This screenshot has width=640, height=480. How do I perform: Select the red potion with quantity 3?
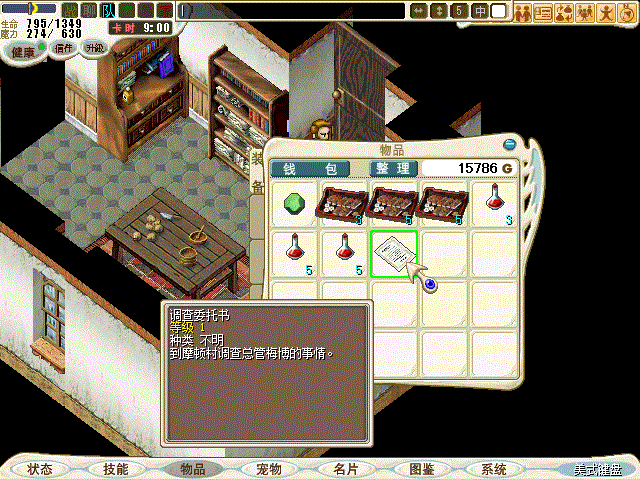[x=495, y=204]
